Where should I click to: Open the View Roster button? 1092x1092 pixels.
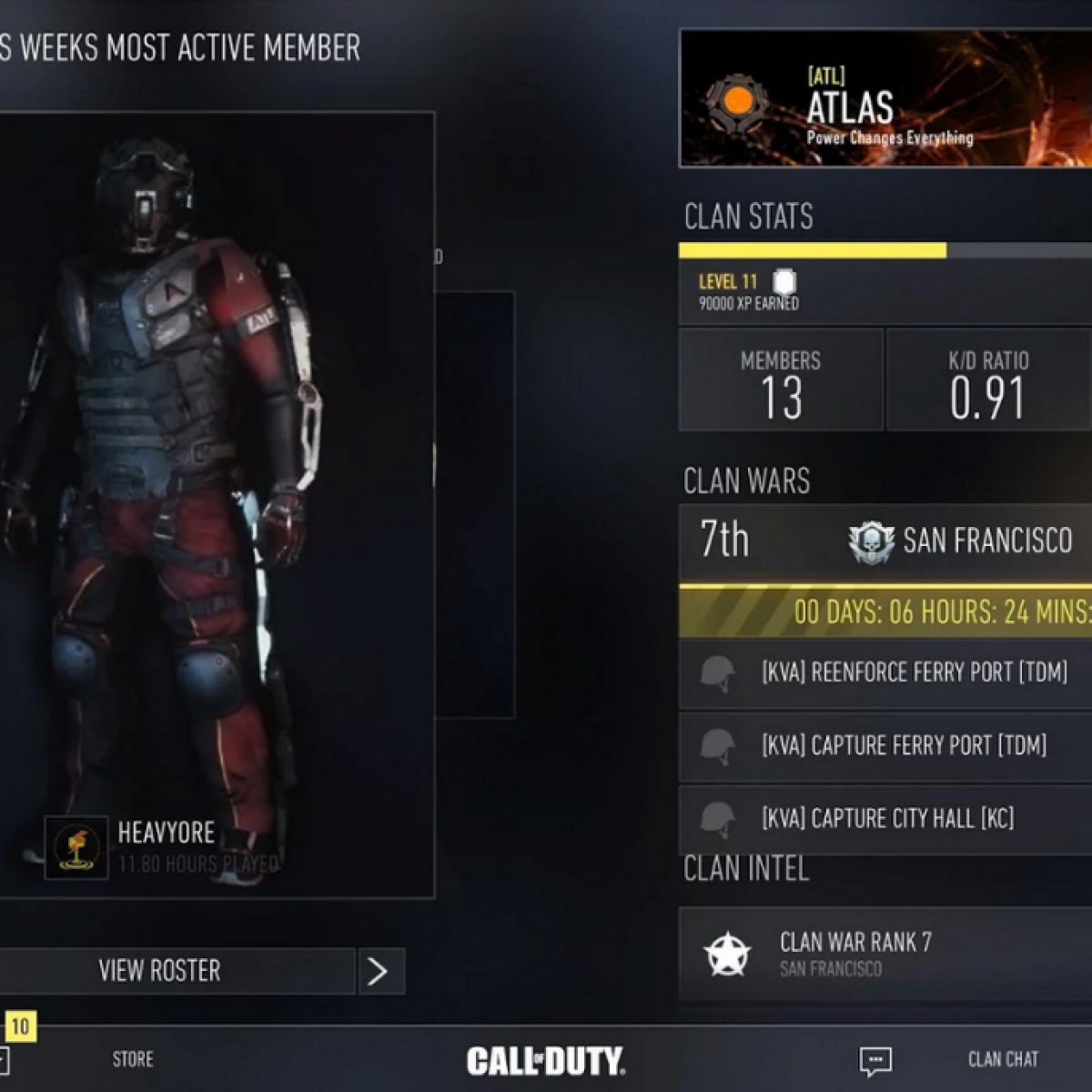(x=160, y=971)
